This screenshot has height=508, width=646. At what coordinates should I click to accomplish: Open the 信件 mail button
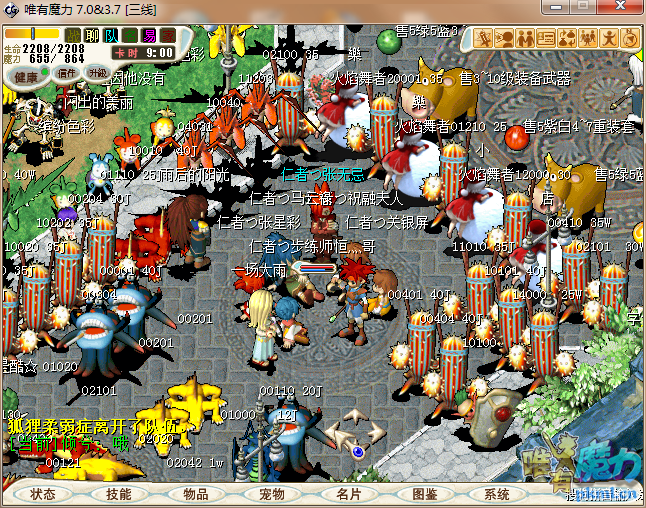click(67, 73)
